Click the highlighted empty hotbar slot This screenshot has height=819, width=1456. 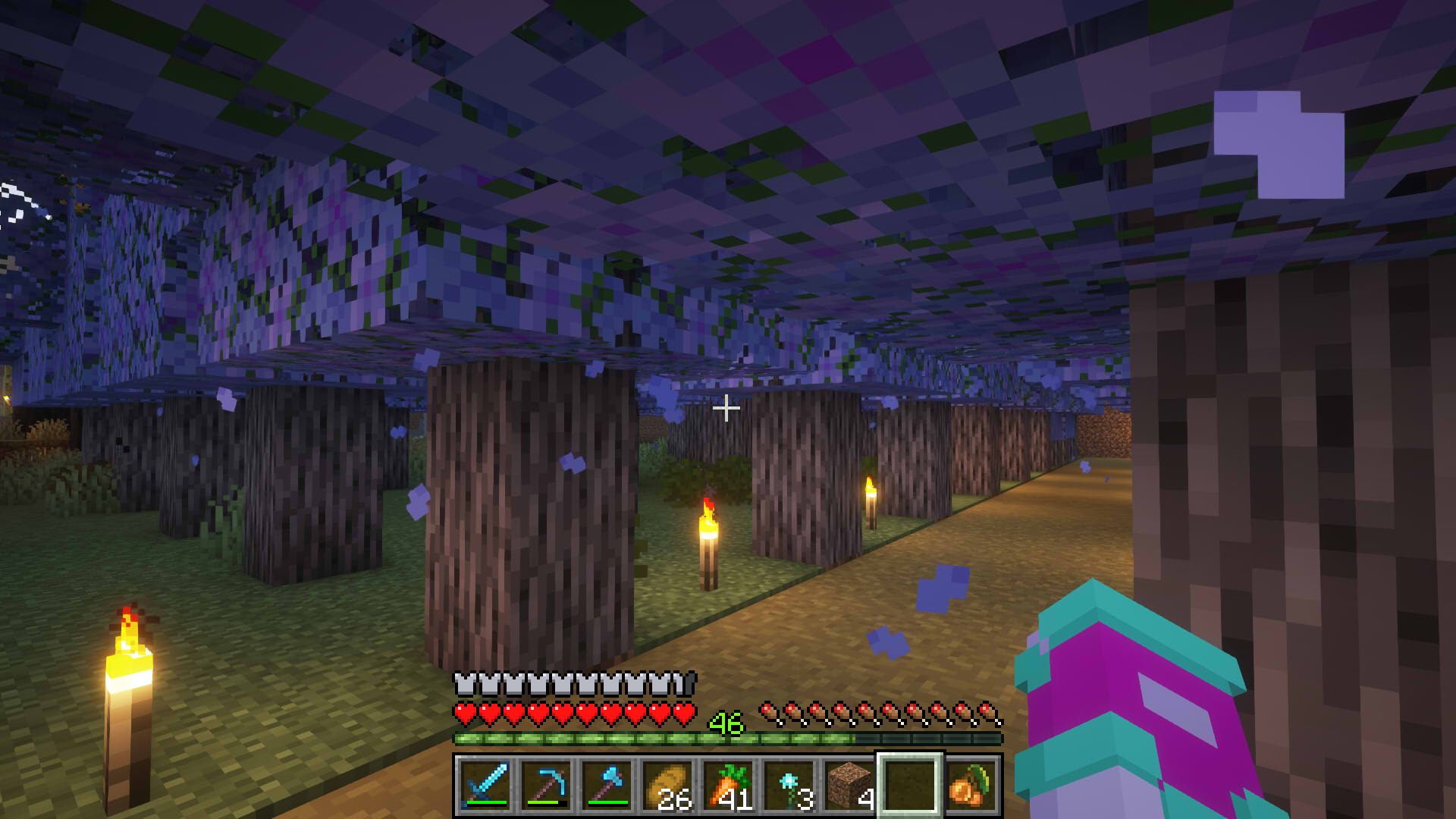tap(910, 786)
